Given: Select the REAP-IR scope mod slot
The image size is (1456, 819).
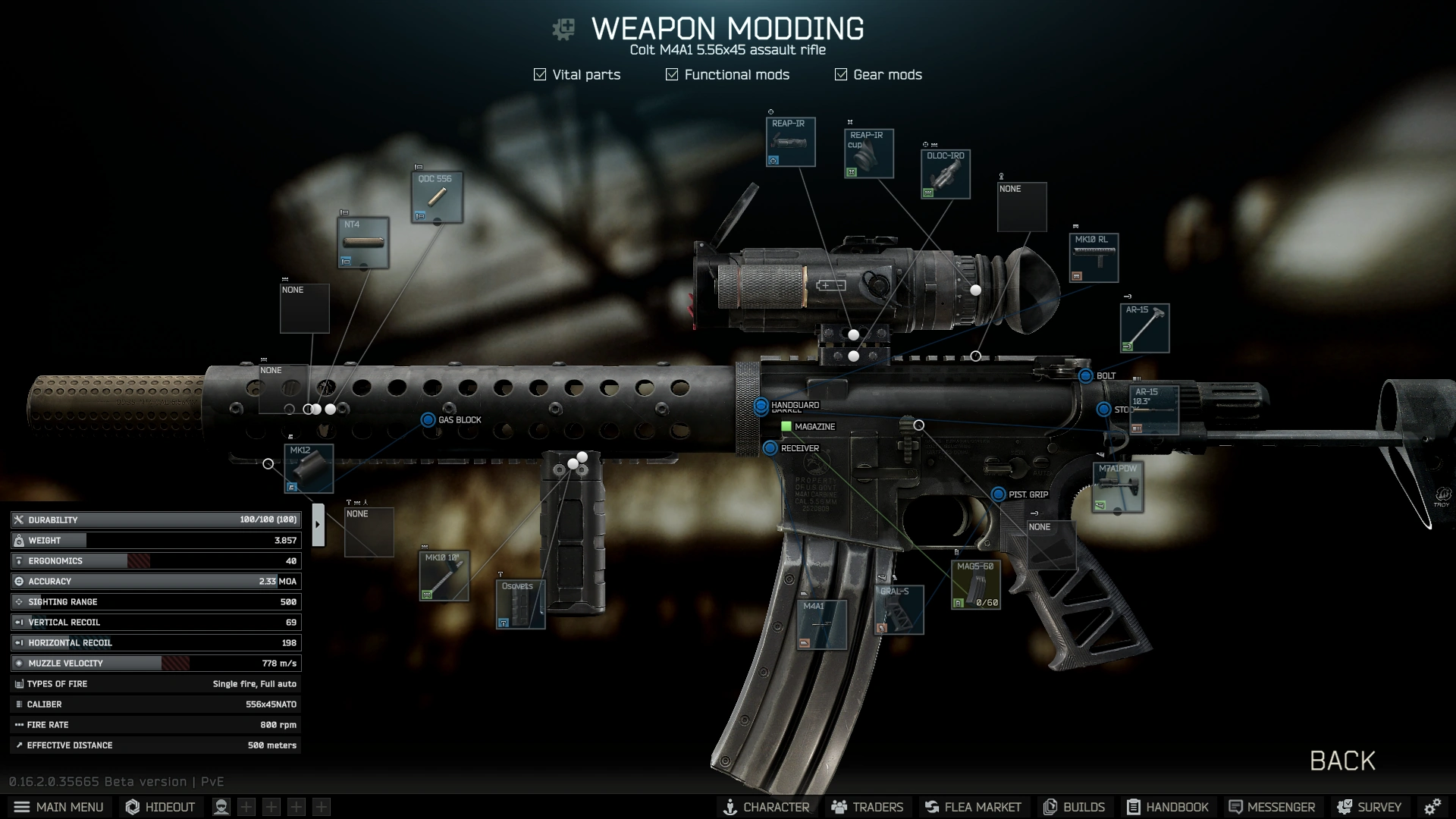Looking at the screenshot, I should pos(790,142).
